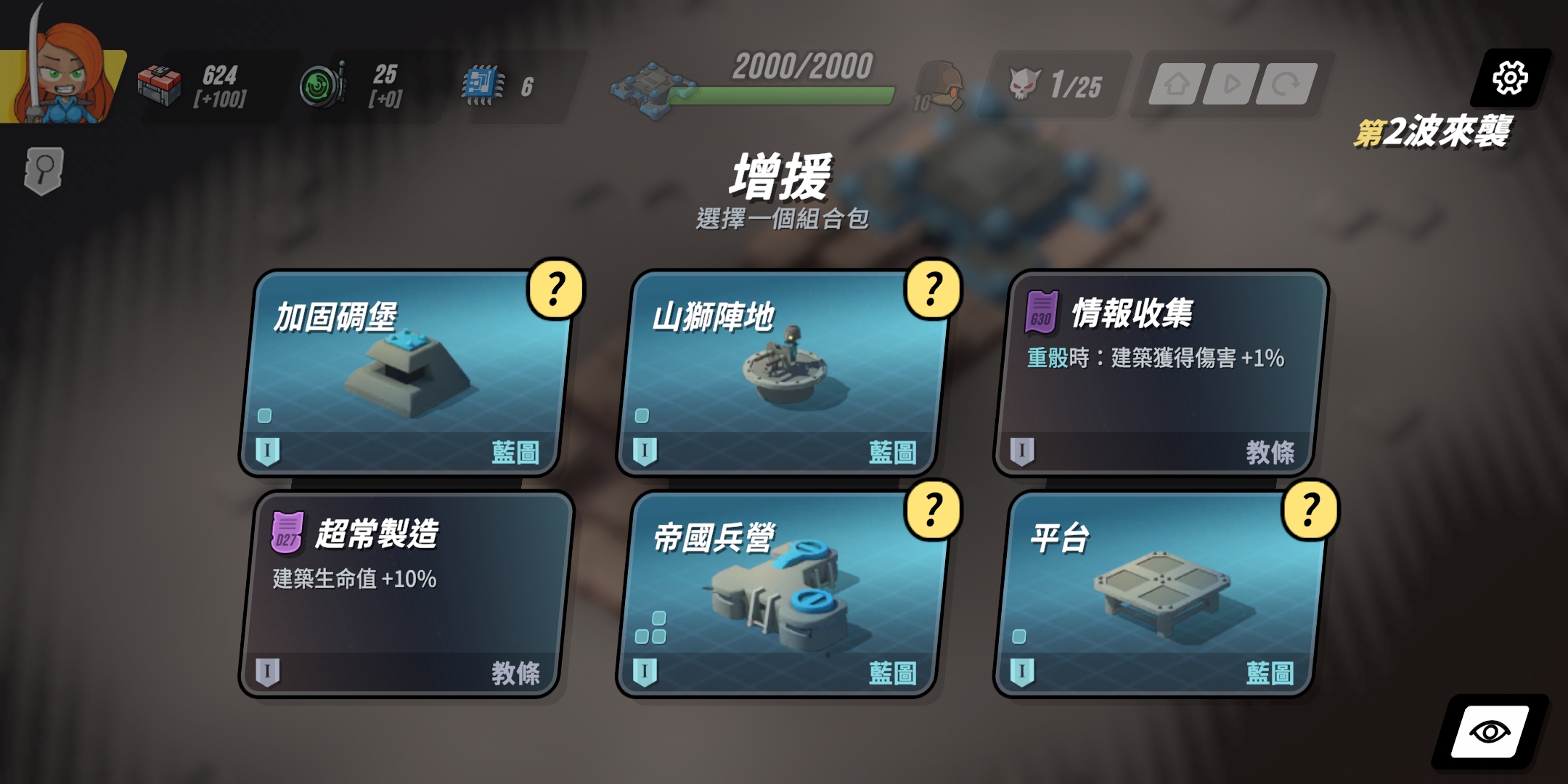Image resolution: width=1568 pixels, height=784 pixels.
Task: Choose the 加固碉堡 blueprint card
Action: [x=403, y=374]
